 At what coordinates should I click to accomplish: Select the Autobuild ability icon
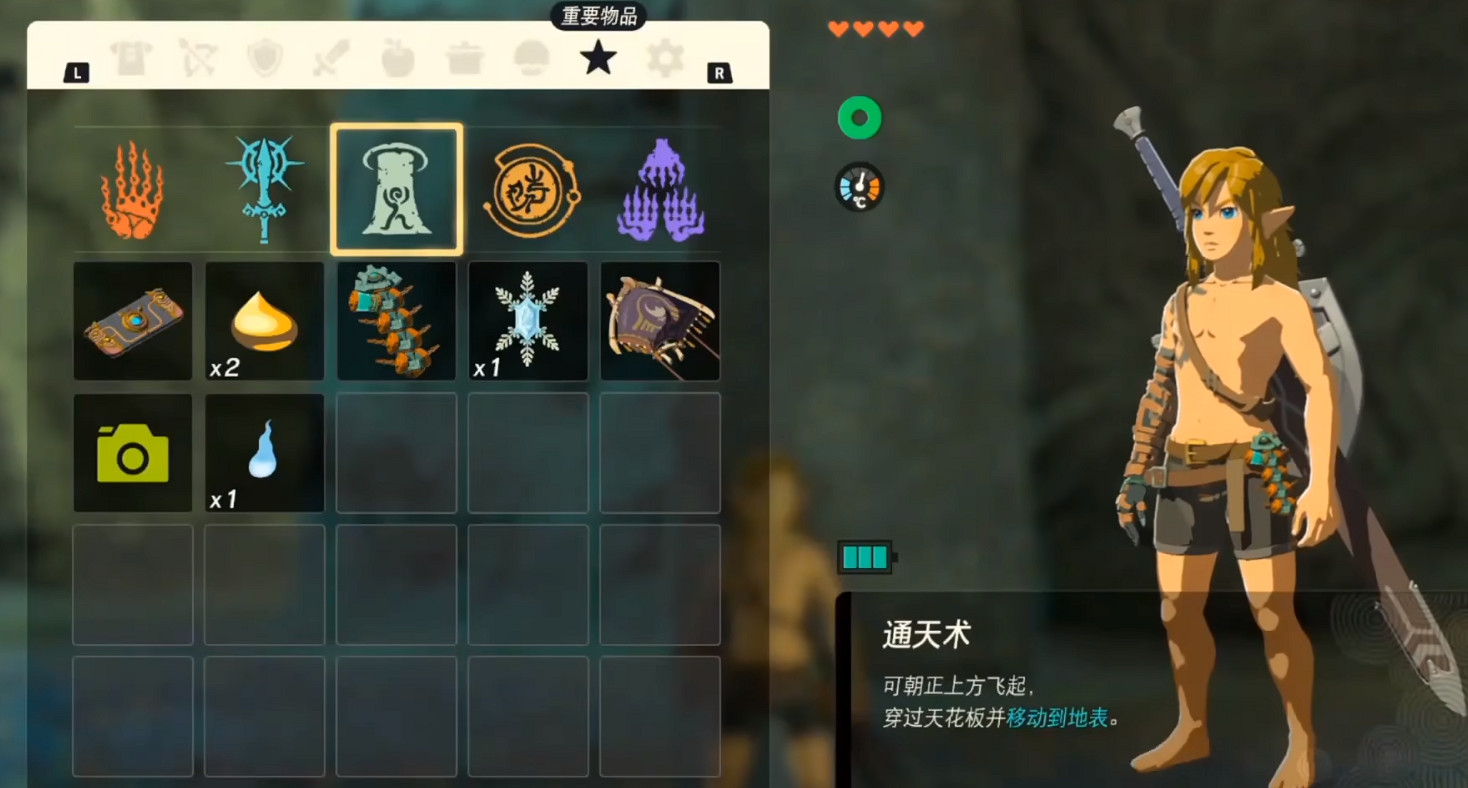pos(660,188)
